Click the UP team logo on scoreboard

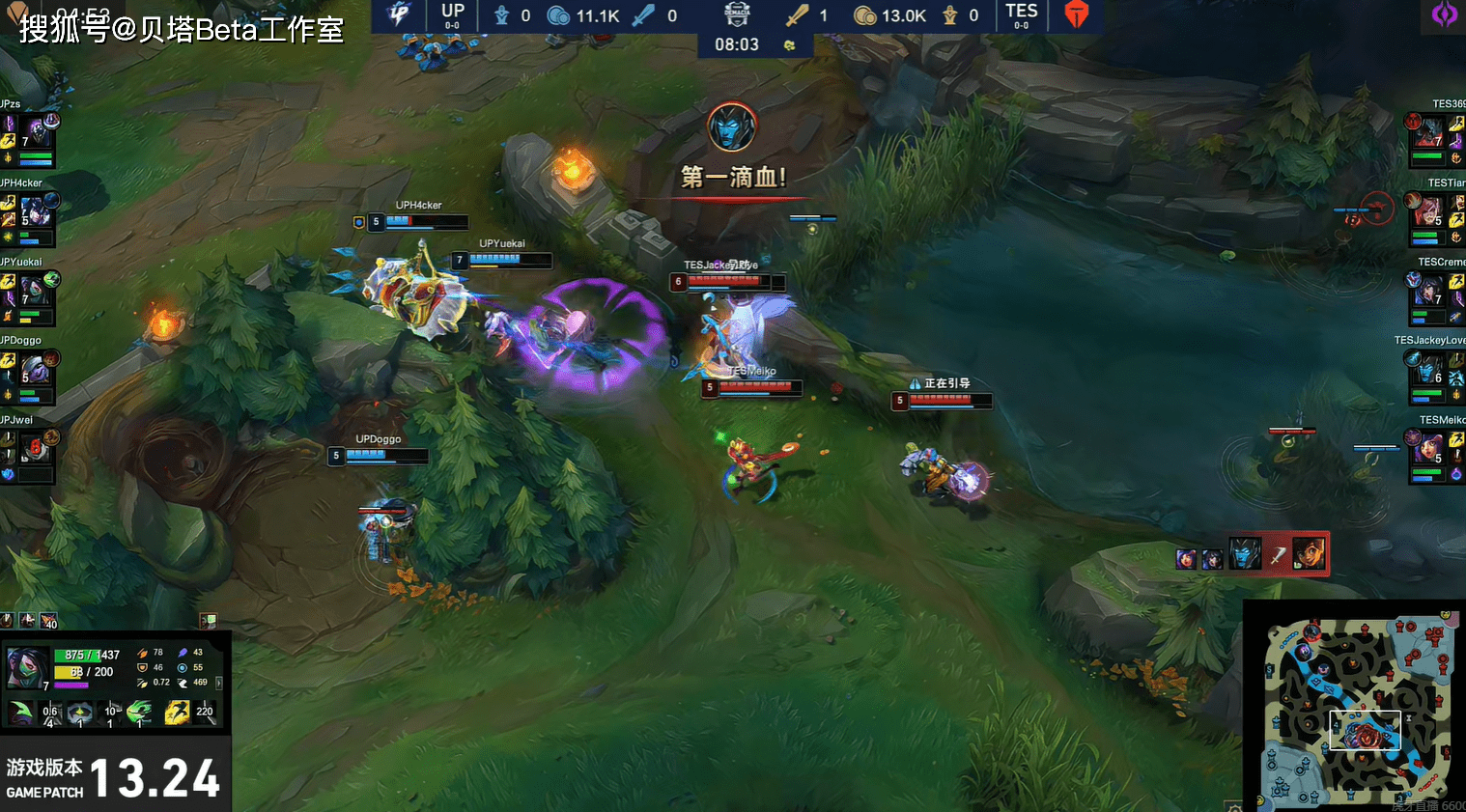coord(397,14)
